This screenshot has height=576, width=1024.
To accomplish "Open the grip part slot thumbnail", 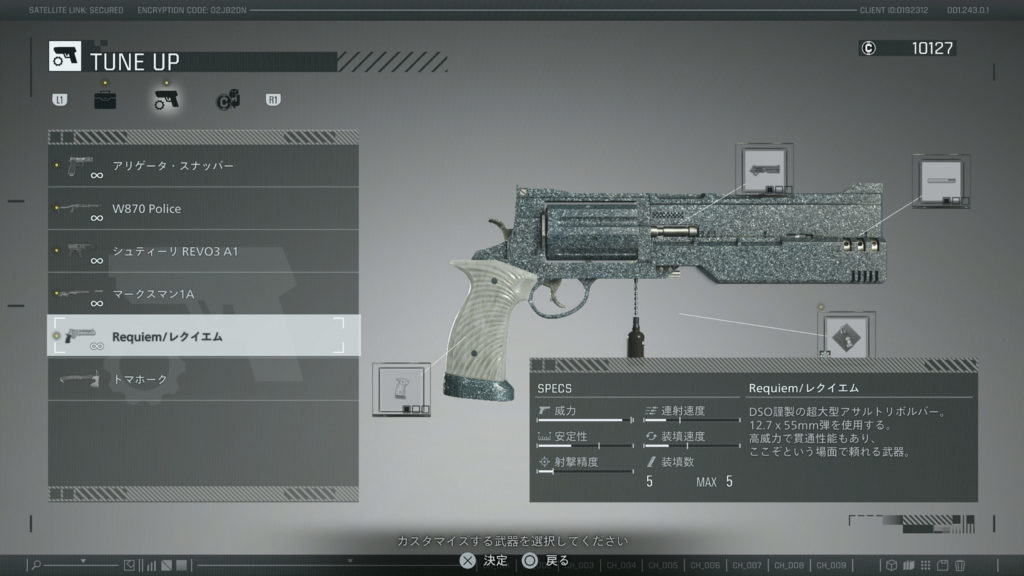I will point(402,389).
